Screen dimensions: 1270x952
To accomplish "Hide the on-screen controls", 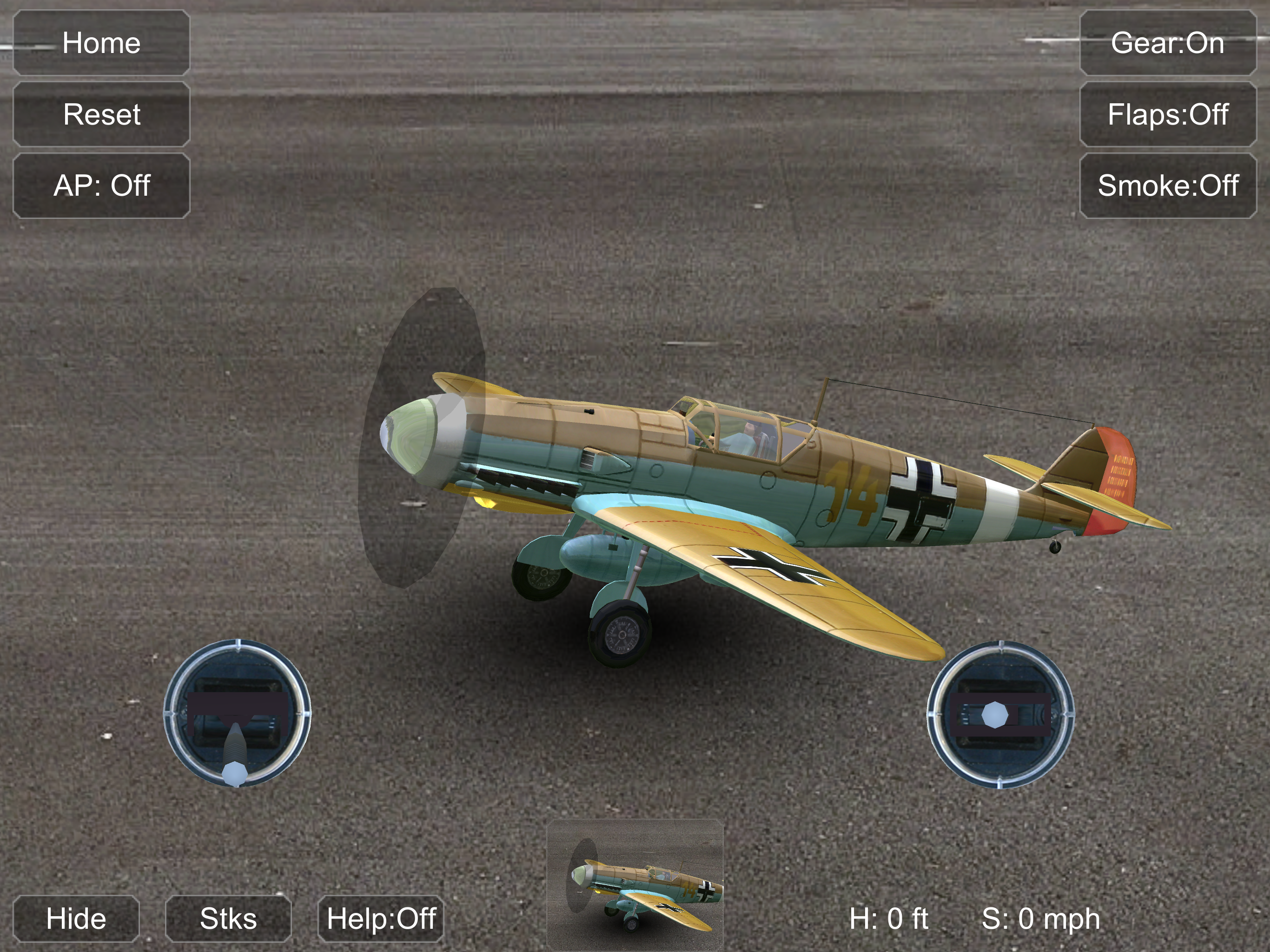I will 76,918.
